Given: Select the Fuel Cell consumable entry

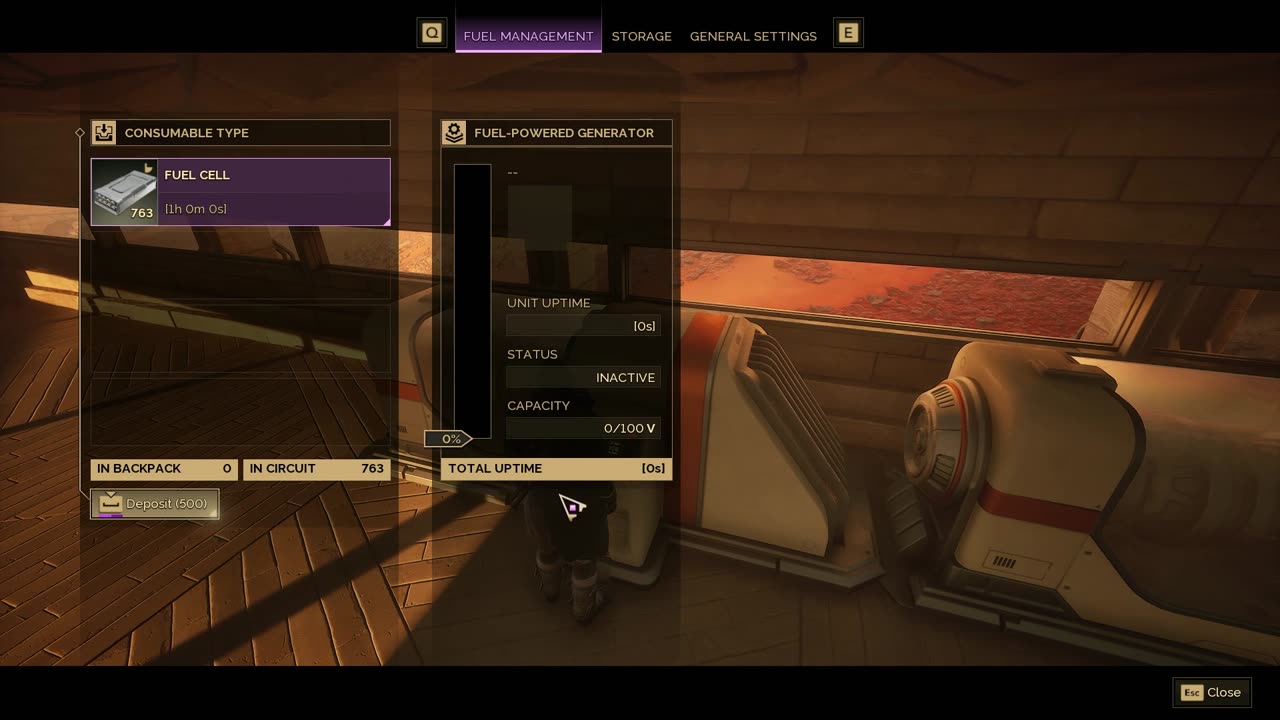Looking at the screenshot, I should tap(240, 192).
